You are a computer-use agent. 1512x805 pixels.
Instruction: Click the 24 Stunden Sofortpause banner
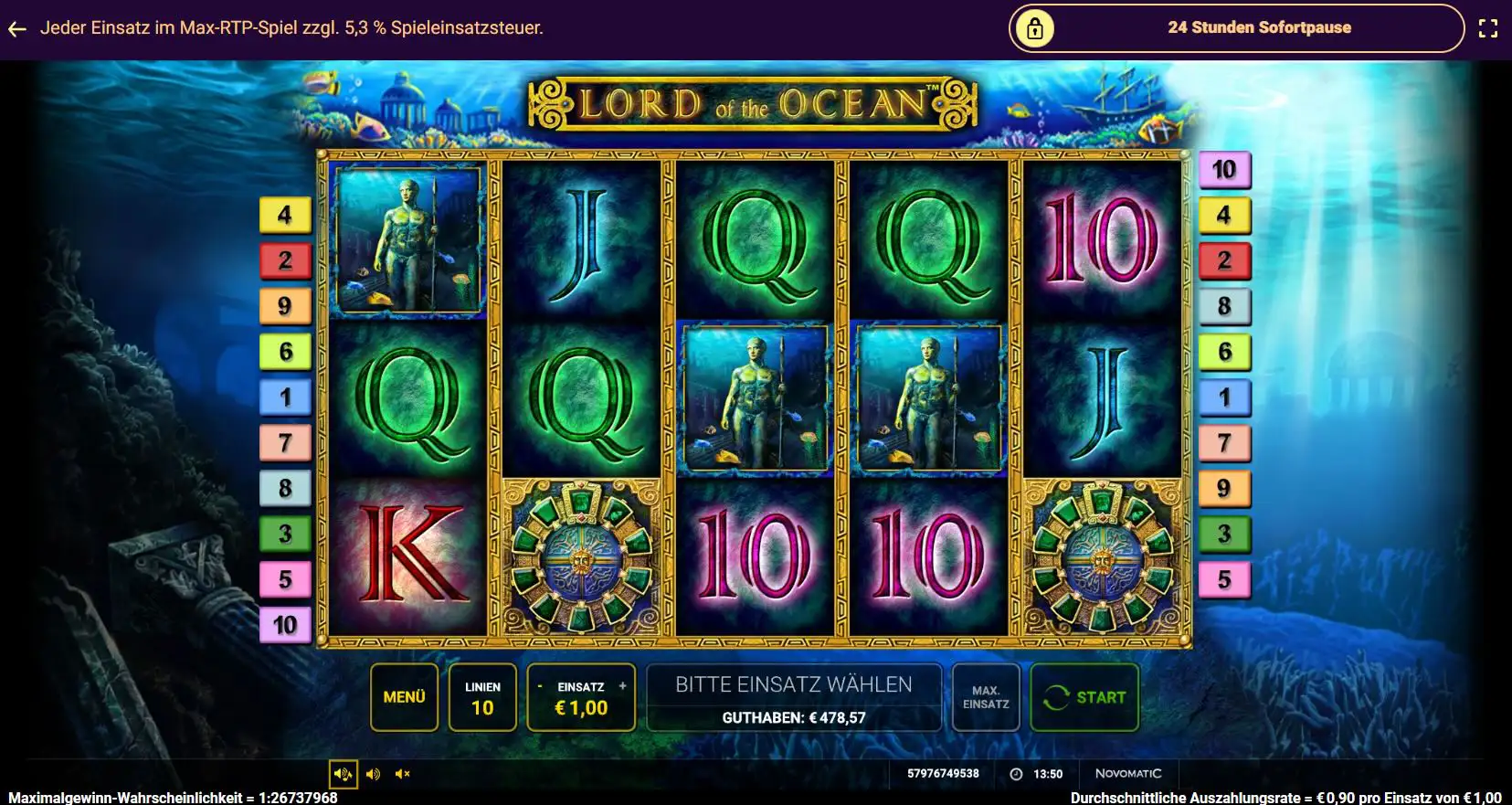coord(1258,27)
